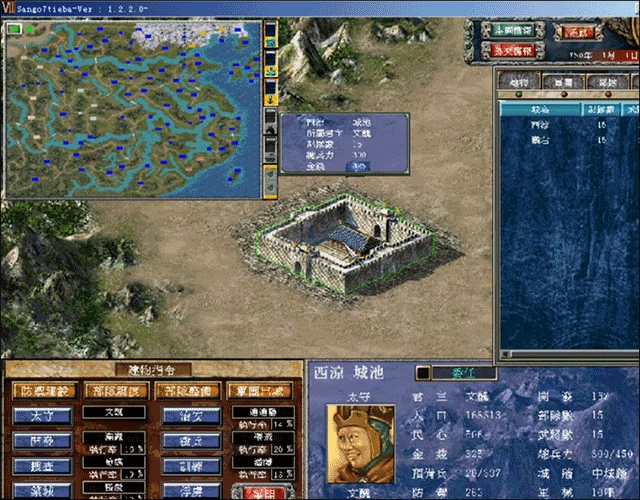The image size is (640, 500).
Task: Choose the 太守 governor command
Action: pos(43,414)
